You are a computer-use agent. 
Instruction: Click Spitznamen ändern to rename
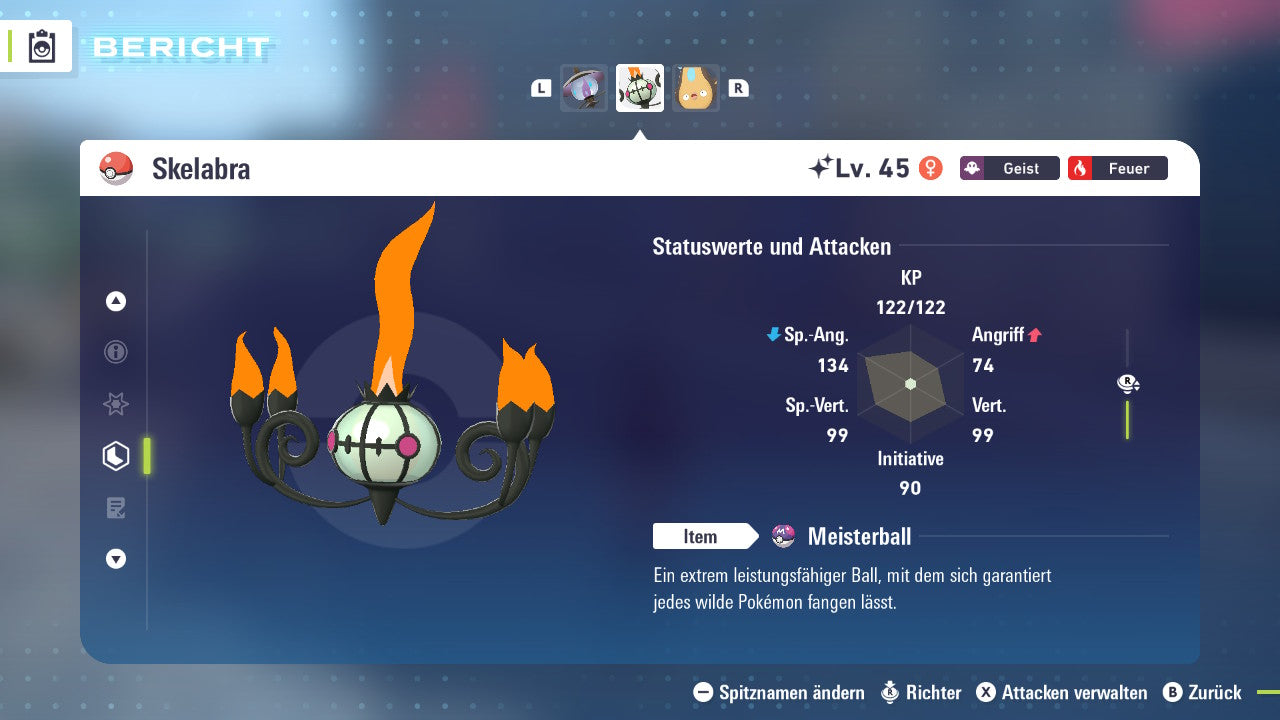point(783,692)
